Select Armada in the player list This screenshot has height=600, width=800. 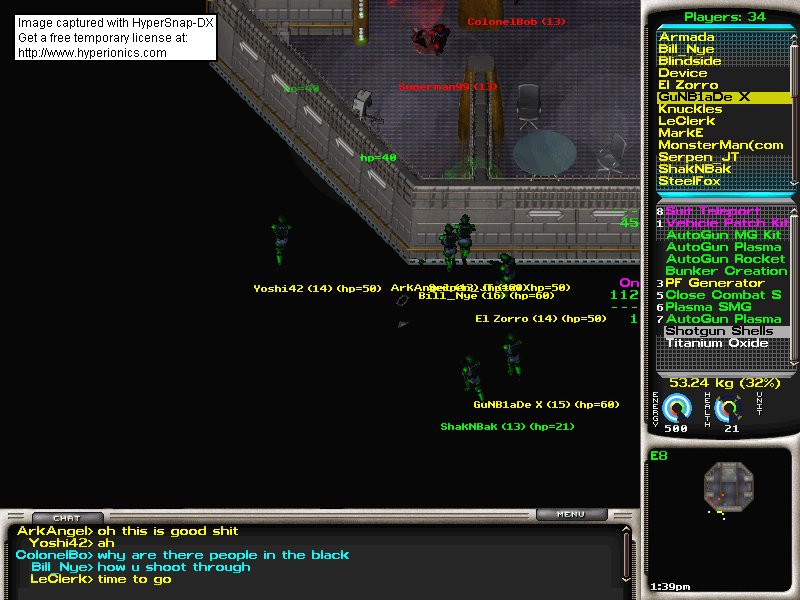(685, 37)
